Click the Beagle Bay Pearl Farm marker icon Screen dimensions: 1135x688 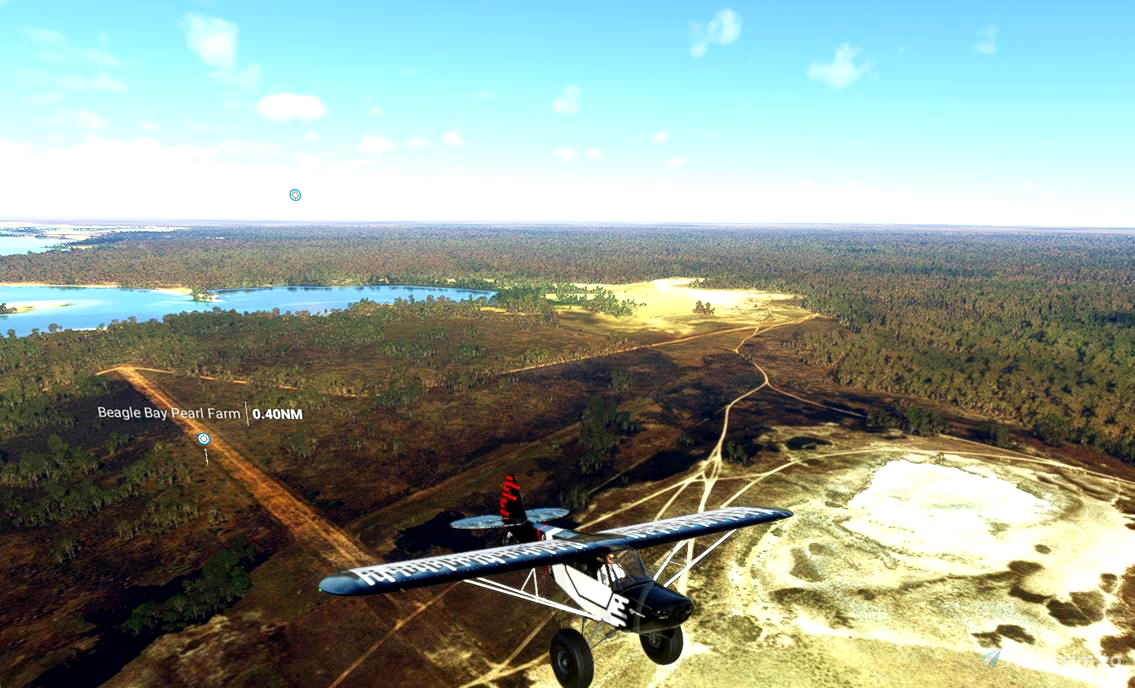coord(204,439)
